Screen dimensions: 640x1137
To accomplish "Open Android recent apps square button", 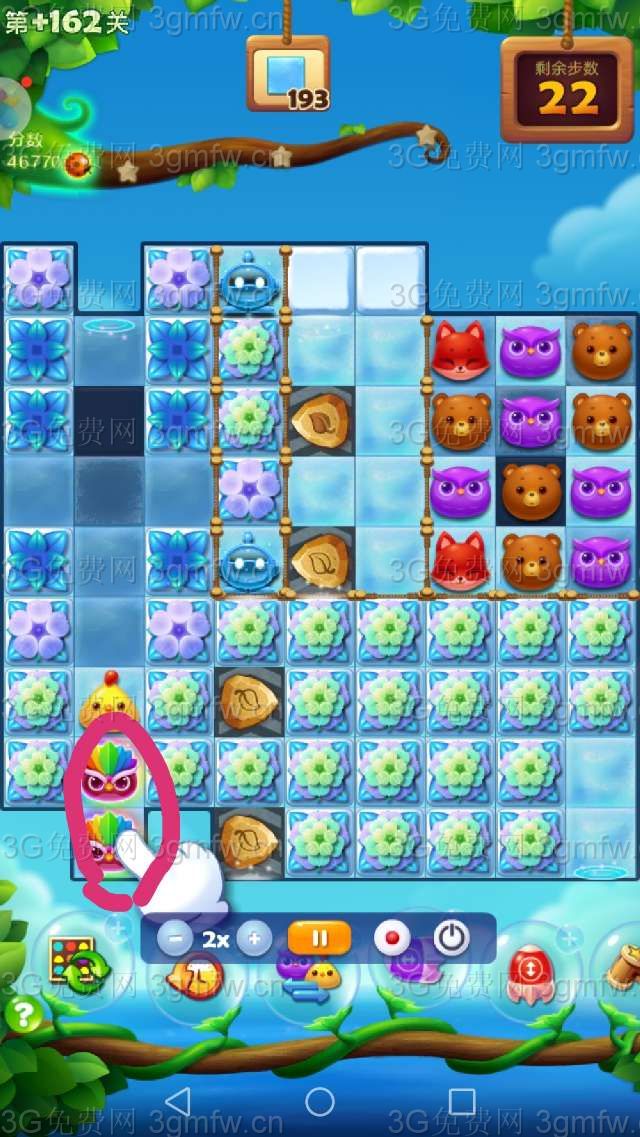I will 462,1101.
